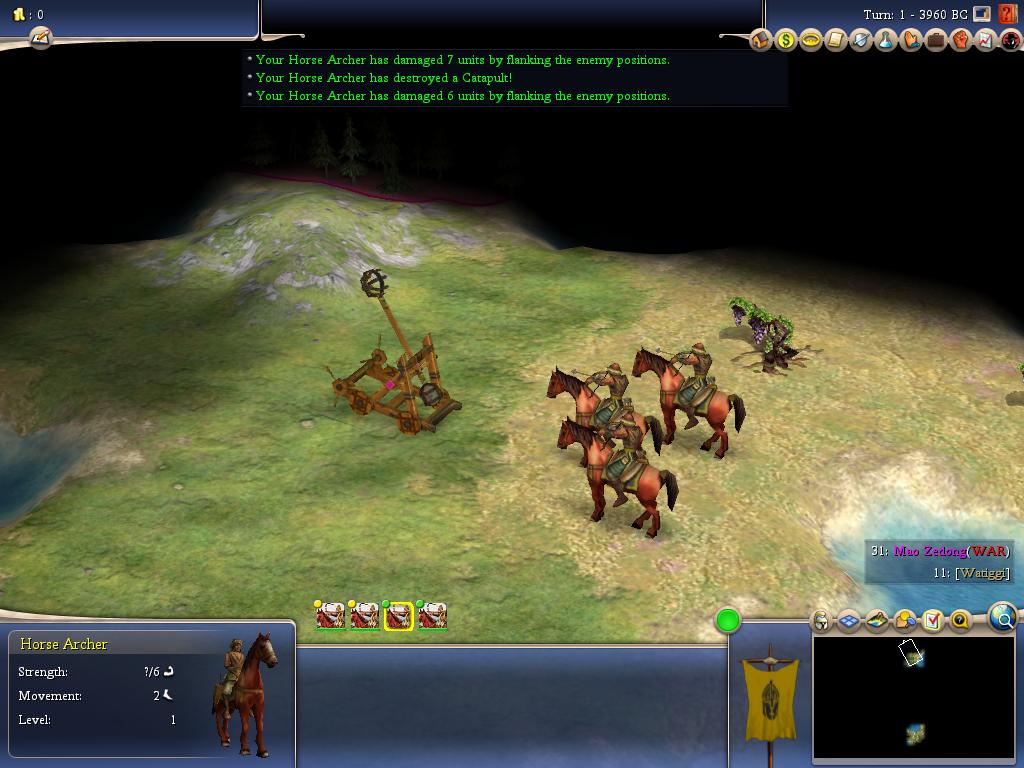
Task: Open the Military Advisor shield icon
Action: tap(861, 40)
